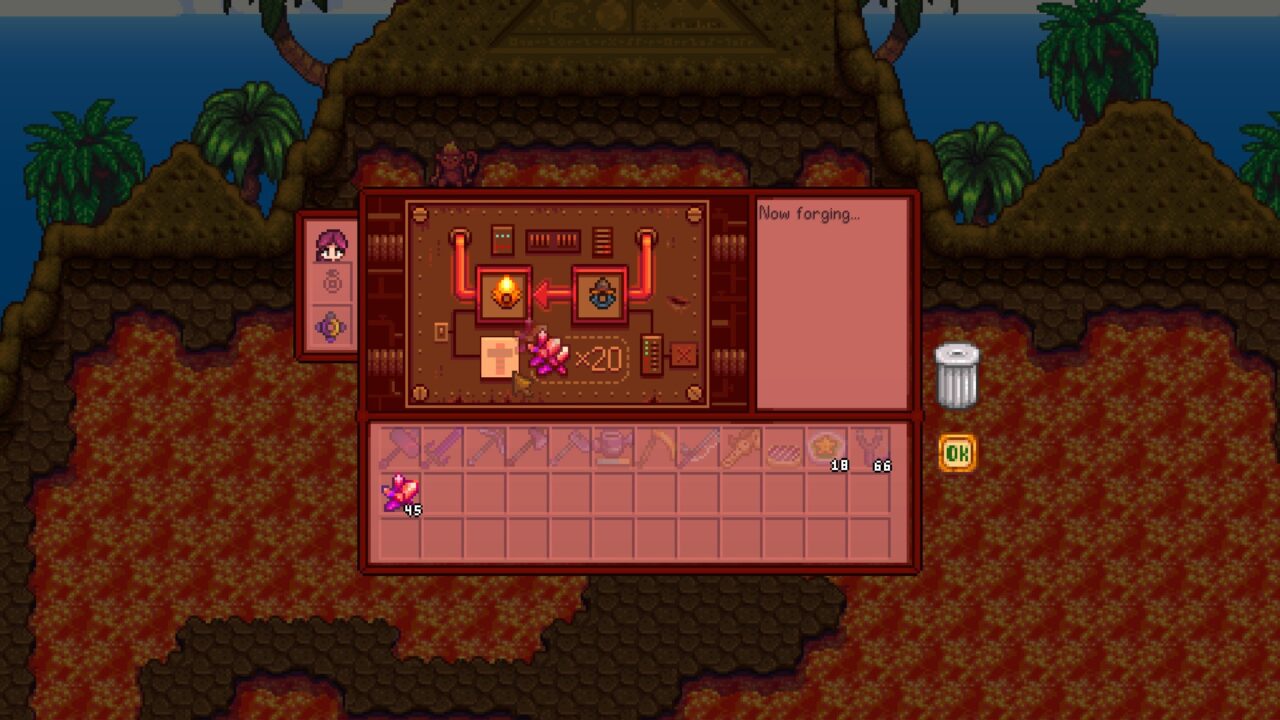1280x720 pixels.
Task: Click the Now forging result panel
Action: point(833,300)
